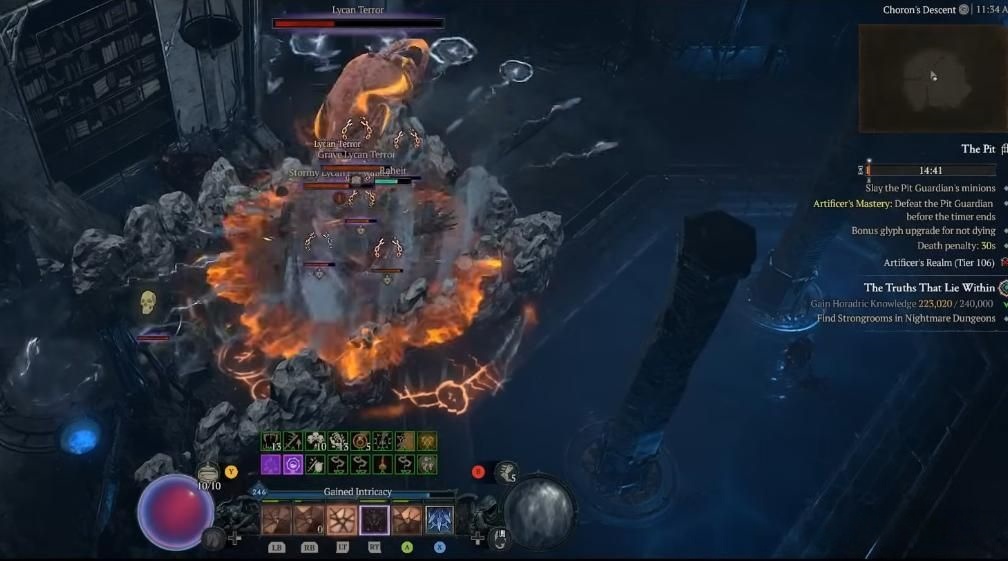The height and width of the screenshot is (561, 1008).
Task: Select the purple swirl buff icon
Action: 293,464
